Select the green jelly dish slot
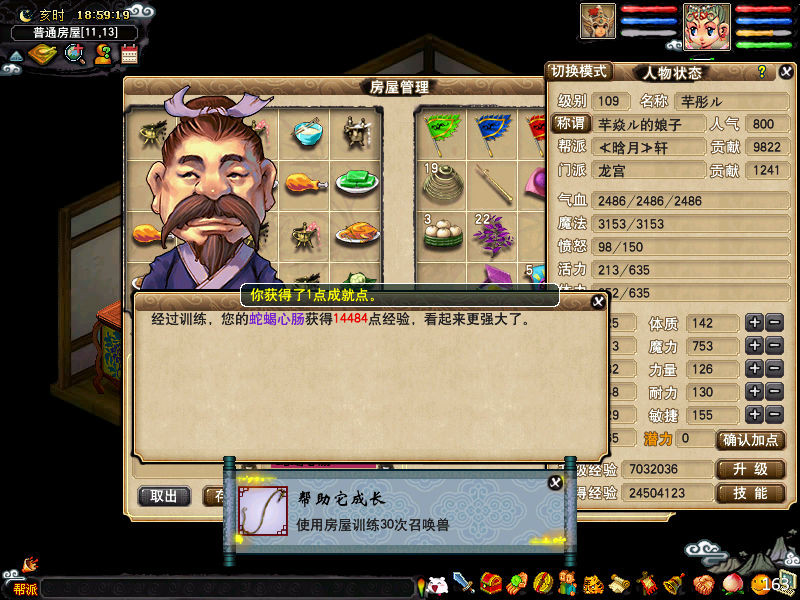 click(353, 182)
